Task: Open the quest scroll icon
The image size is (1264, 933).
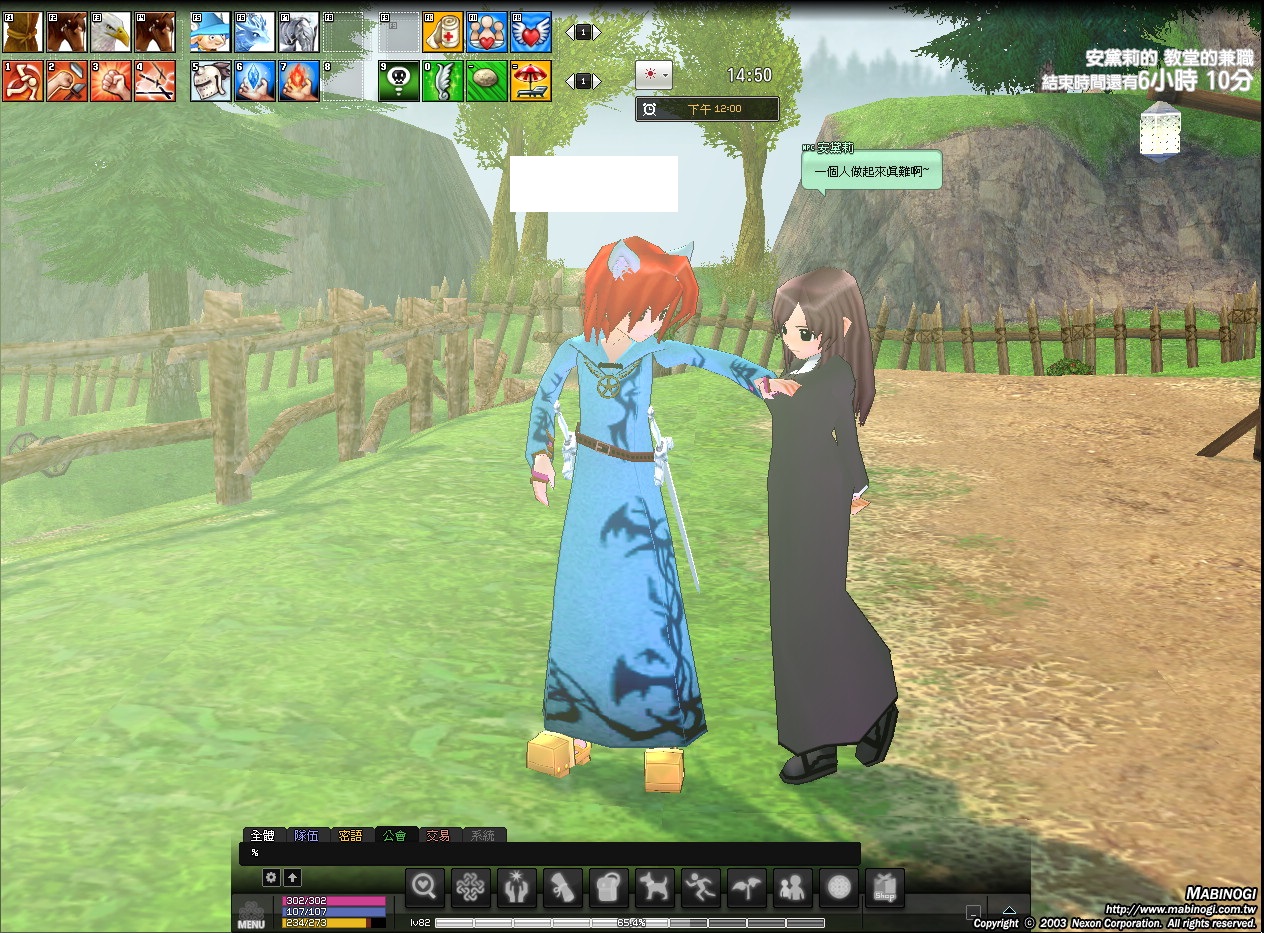Action: 562,887
